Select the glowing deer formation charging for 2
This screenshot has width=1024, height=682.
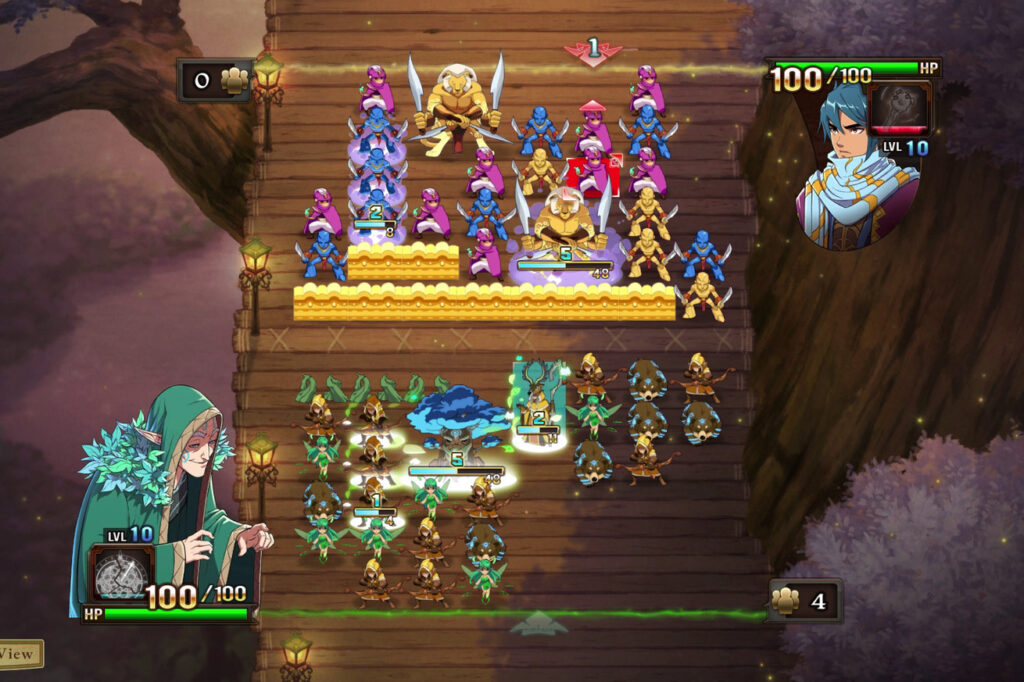(537, 400)
